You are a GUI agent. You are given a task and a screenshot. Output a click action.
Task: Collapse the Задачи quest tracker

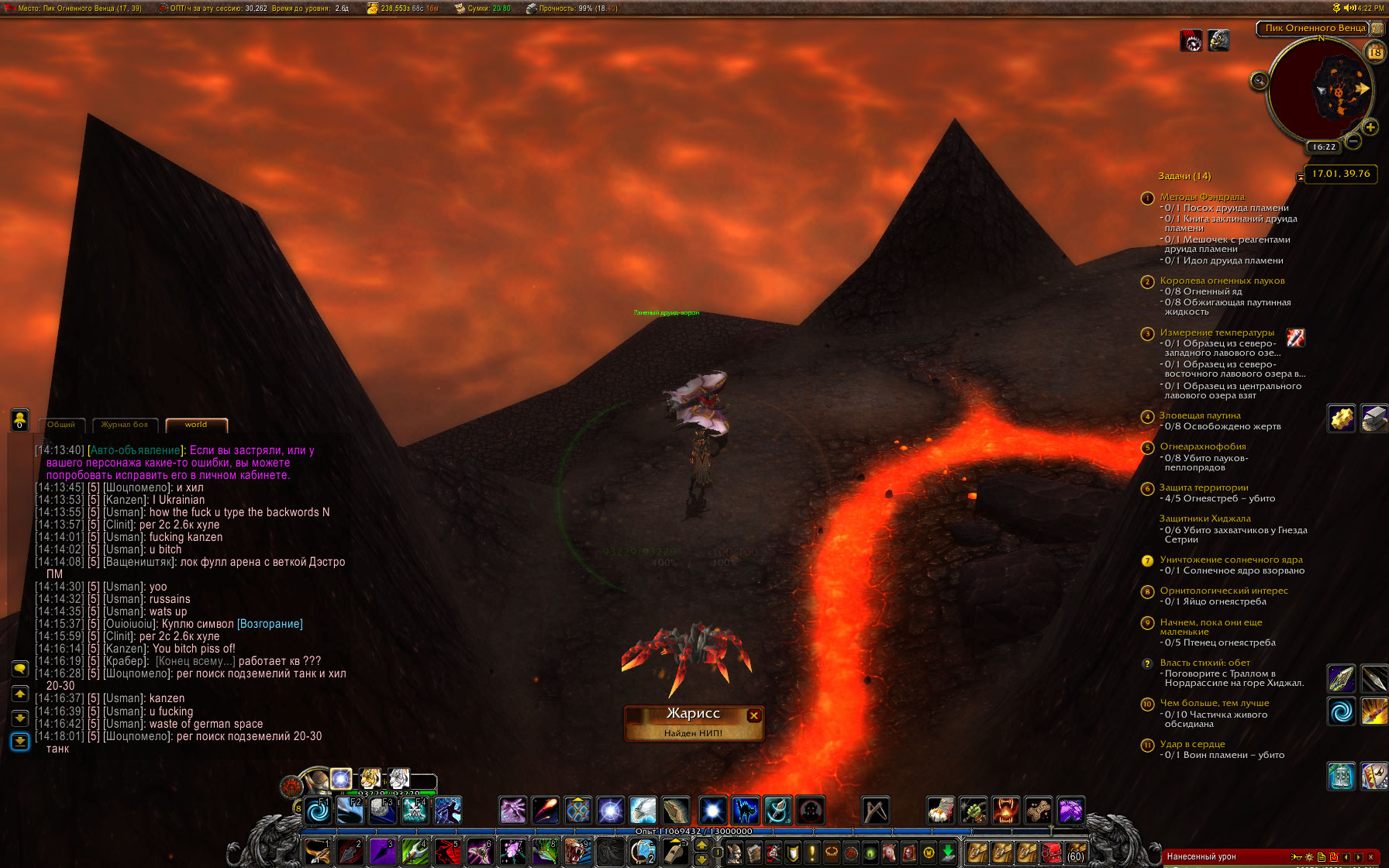(1300, 177)
